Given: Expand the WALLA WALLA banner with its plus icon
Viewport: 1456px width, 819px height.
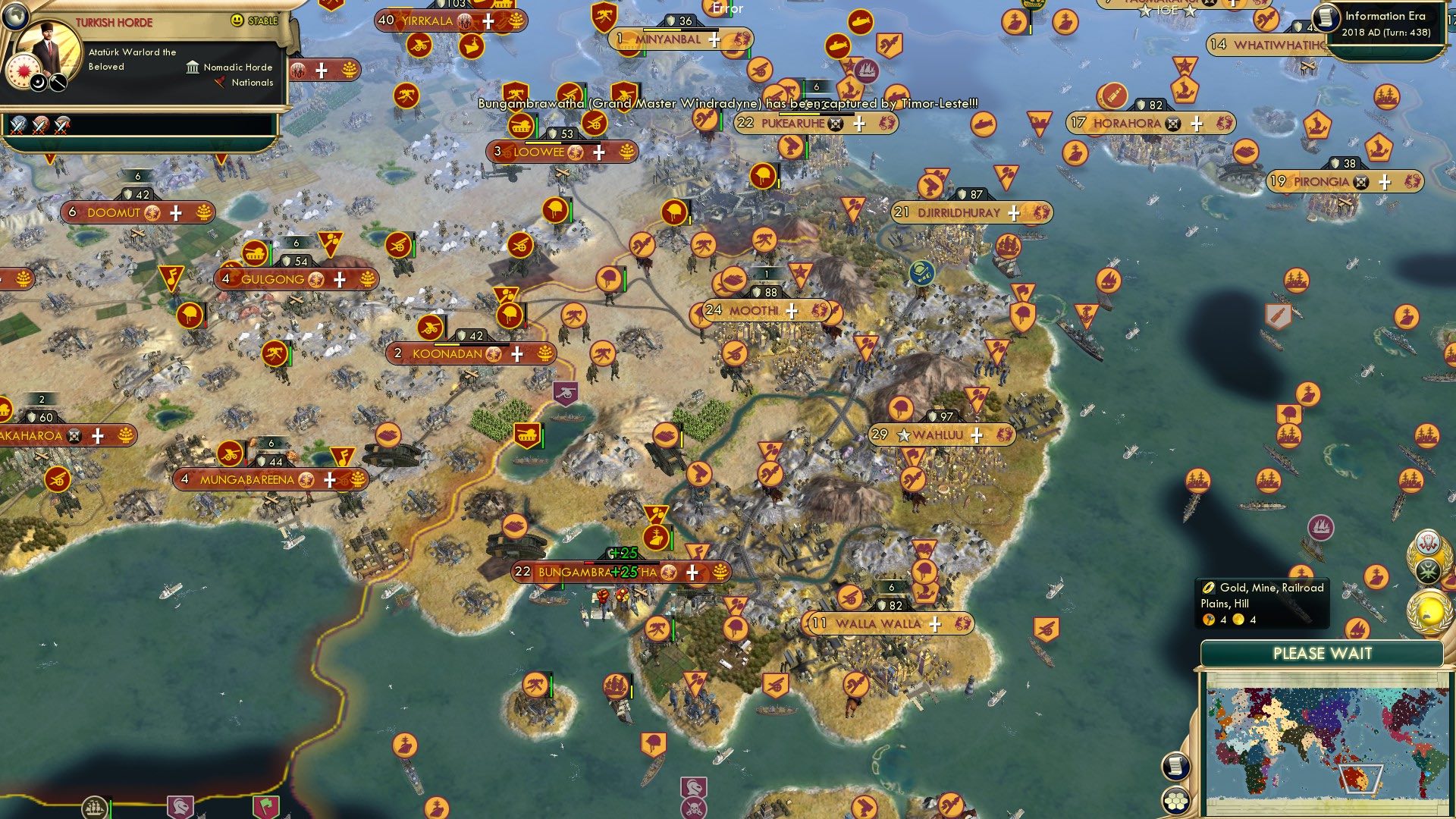Looking at the screenshot, I should tap(935, 624).
